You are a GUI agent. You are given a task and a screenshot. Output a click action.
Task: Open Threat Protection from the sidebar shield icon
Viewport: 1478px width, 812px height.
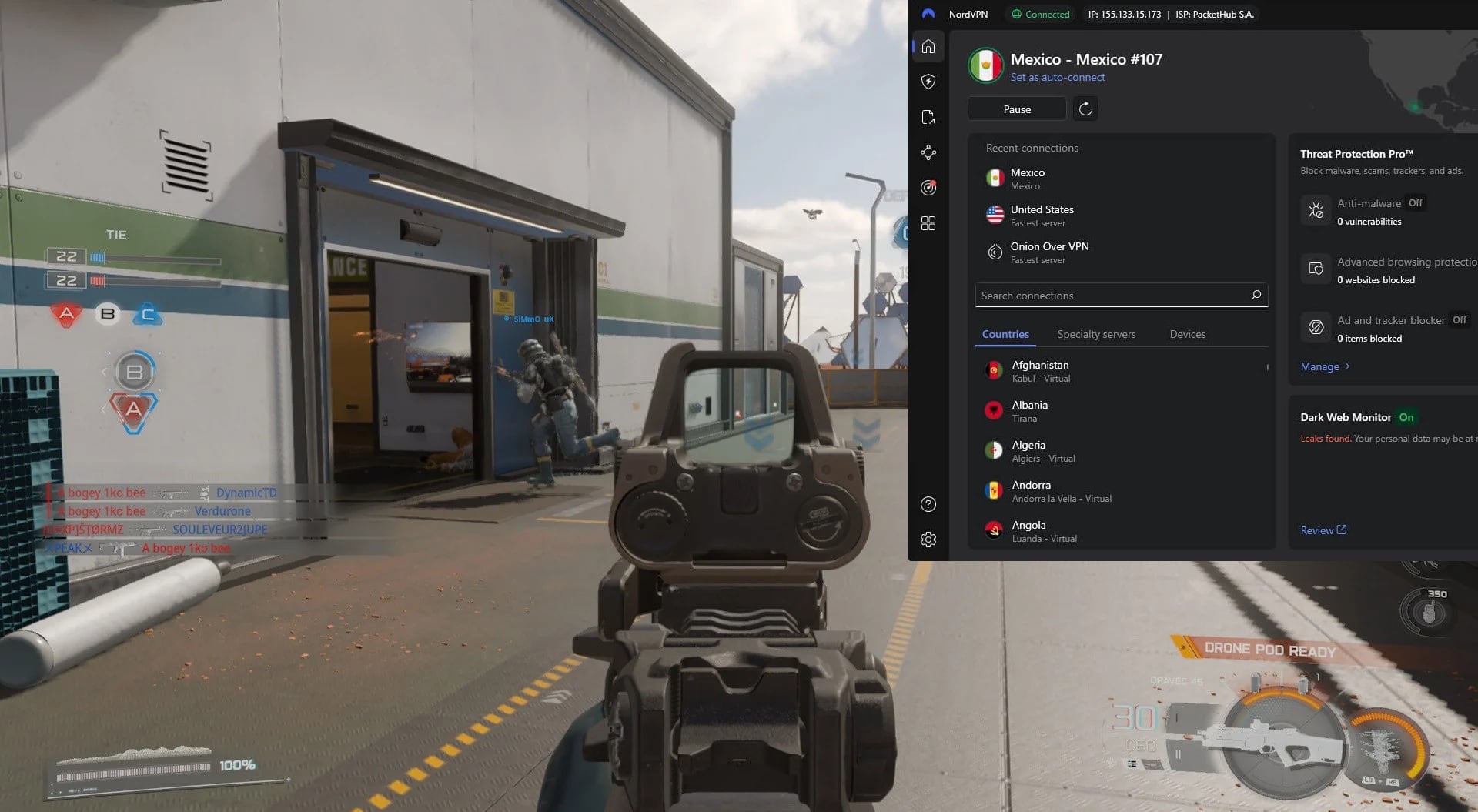coord(928,82)
